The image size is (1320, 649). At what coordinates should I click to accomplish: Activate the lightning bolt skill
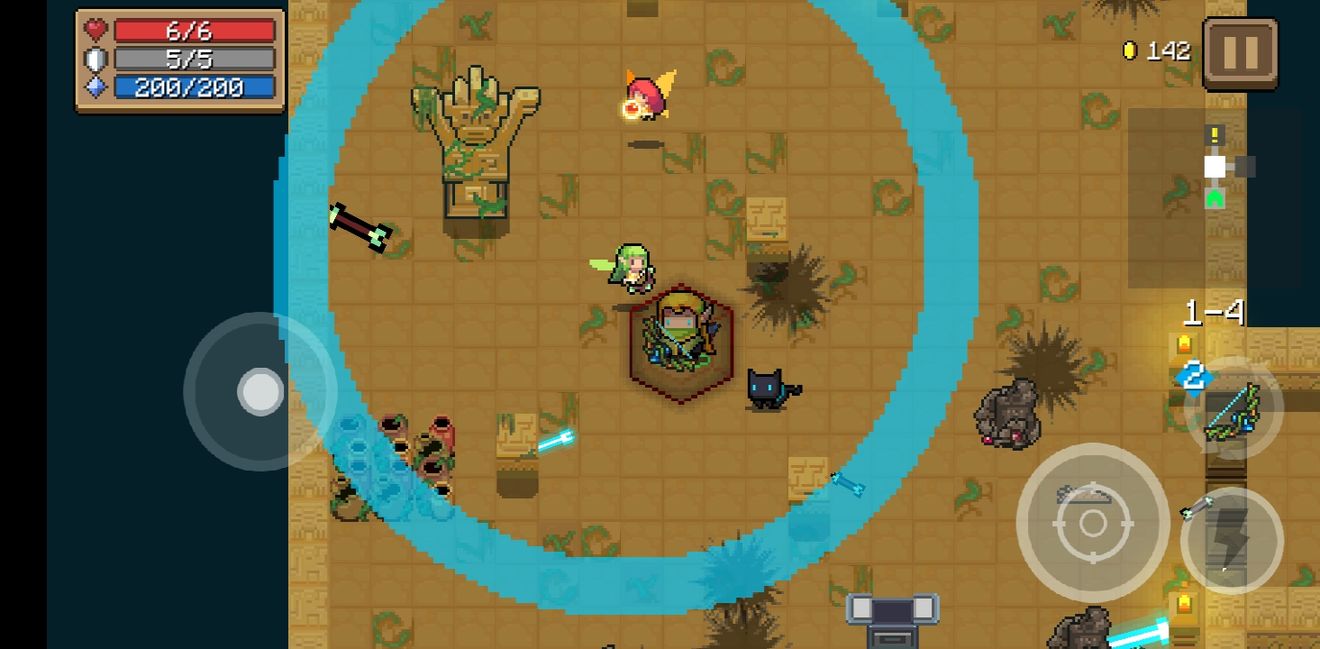point(1231,540)
